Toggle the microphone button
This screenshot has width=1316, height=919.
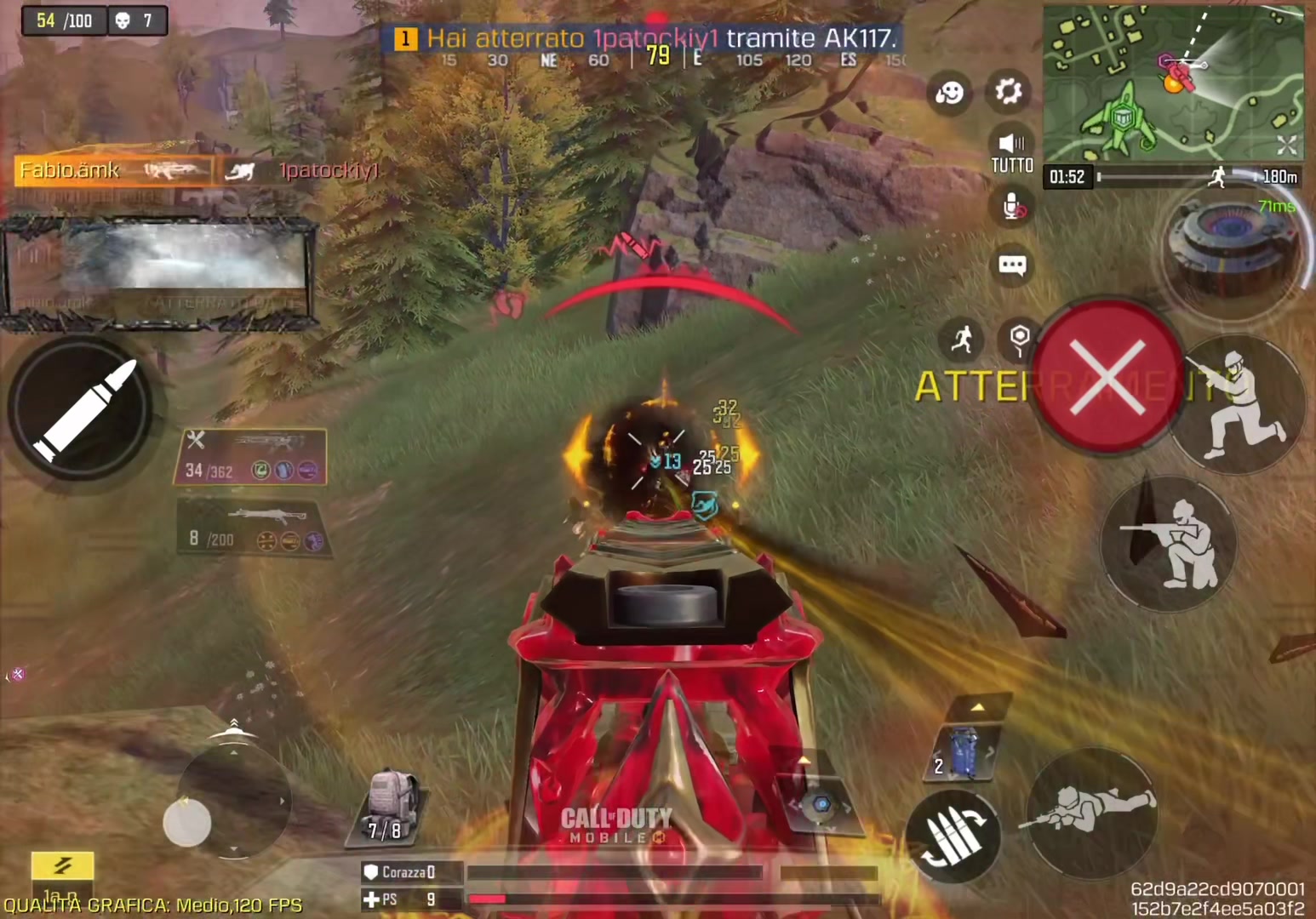click(x=1013, y=207)
